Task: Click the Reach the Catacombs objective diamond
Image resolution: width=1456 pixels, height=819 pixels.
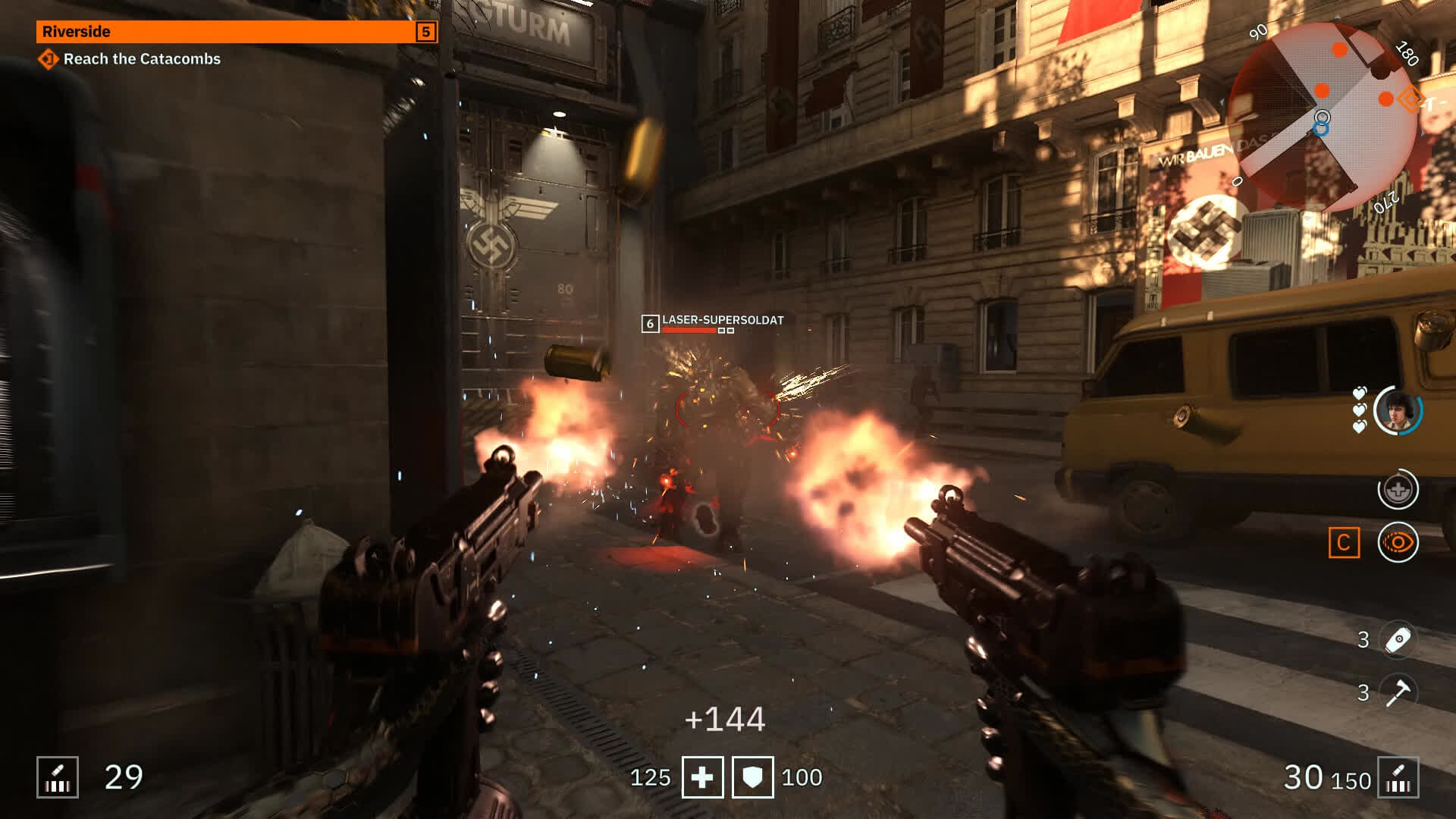Action: [x=47, y=58]
